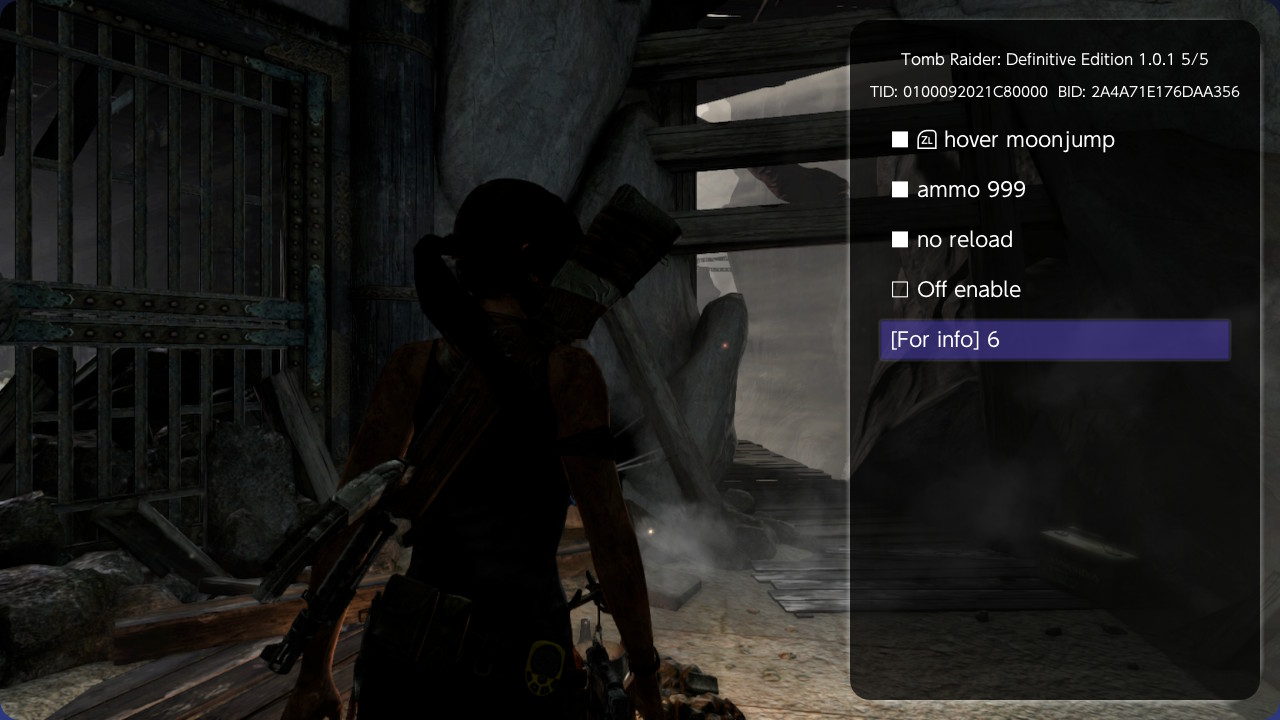1280x720 pixels.
Task: Click the ammo 999 cheat label
Action: tap(971, 189)
